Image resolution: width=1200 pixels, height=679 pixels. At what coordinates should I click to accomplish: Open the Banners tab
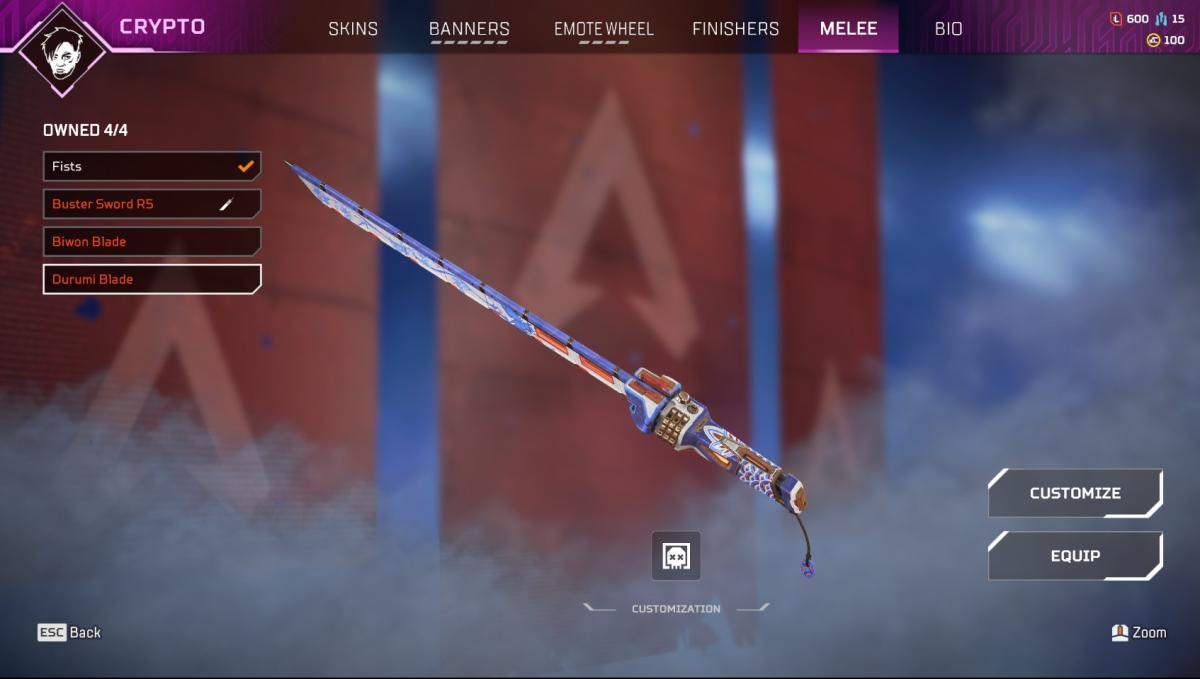469,29
